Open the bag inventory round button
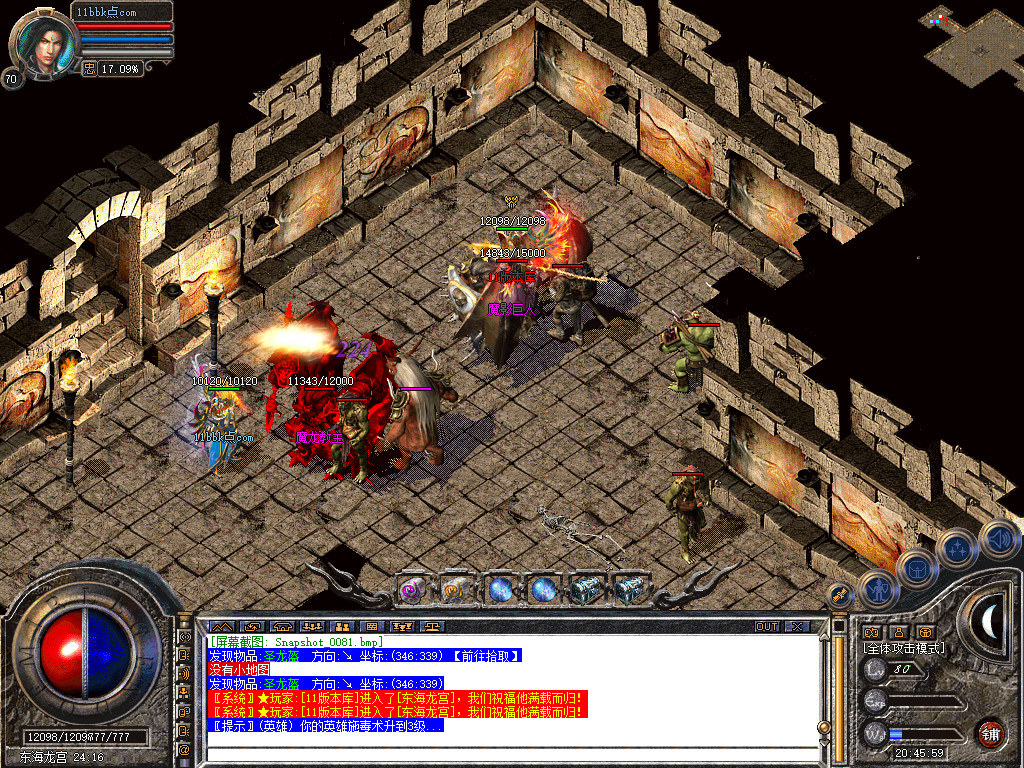1024x768 pixels. pos(917,570)
